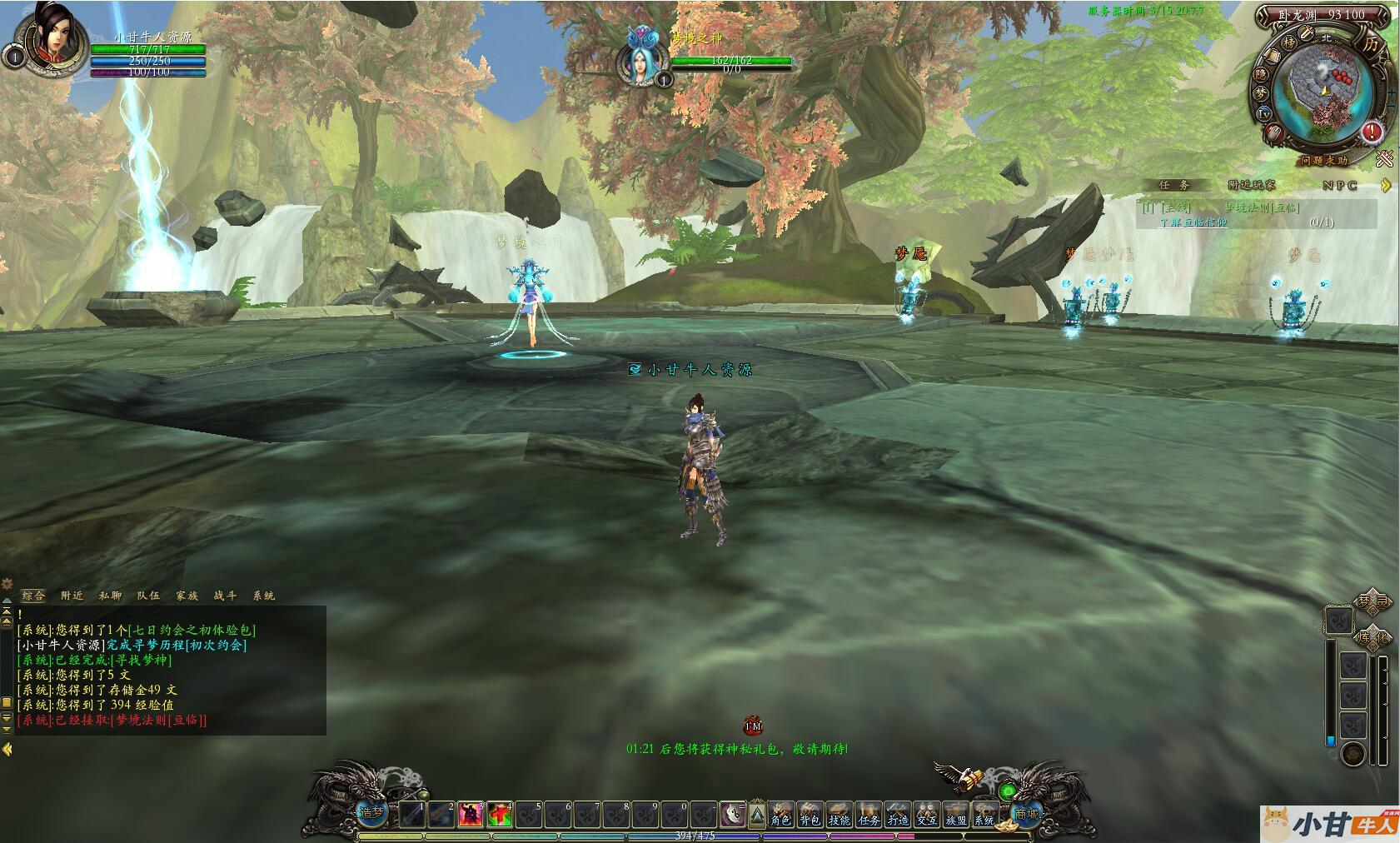
Task: Open the 族盟 clan alliance panel
Action: [x=955, y=814]
